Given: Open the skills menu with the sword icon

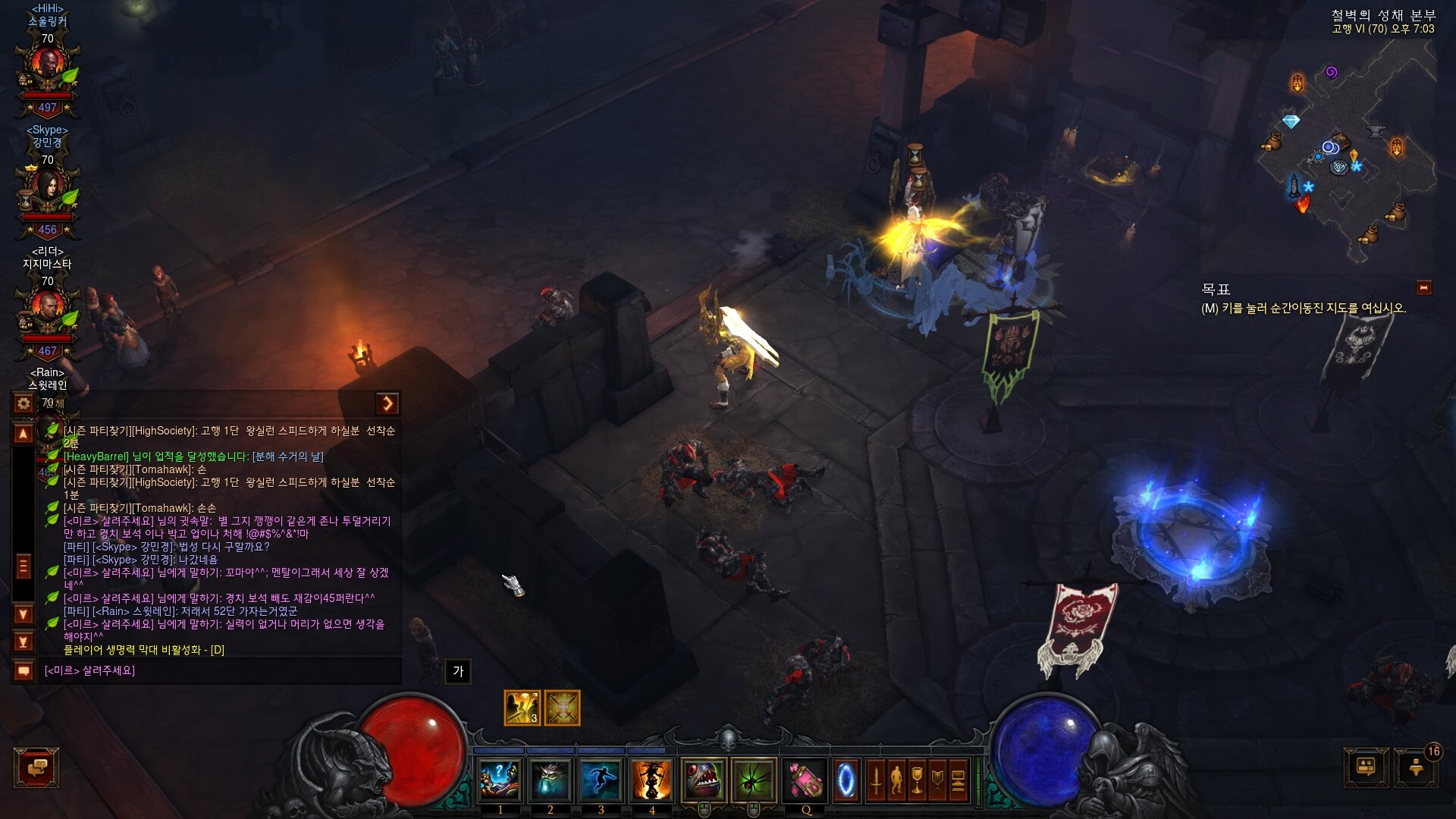Looking at the screenshot, I should [x=876, y=780].
